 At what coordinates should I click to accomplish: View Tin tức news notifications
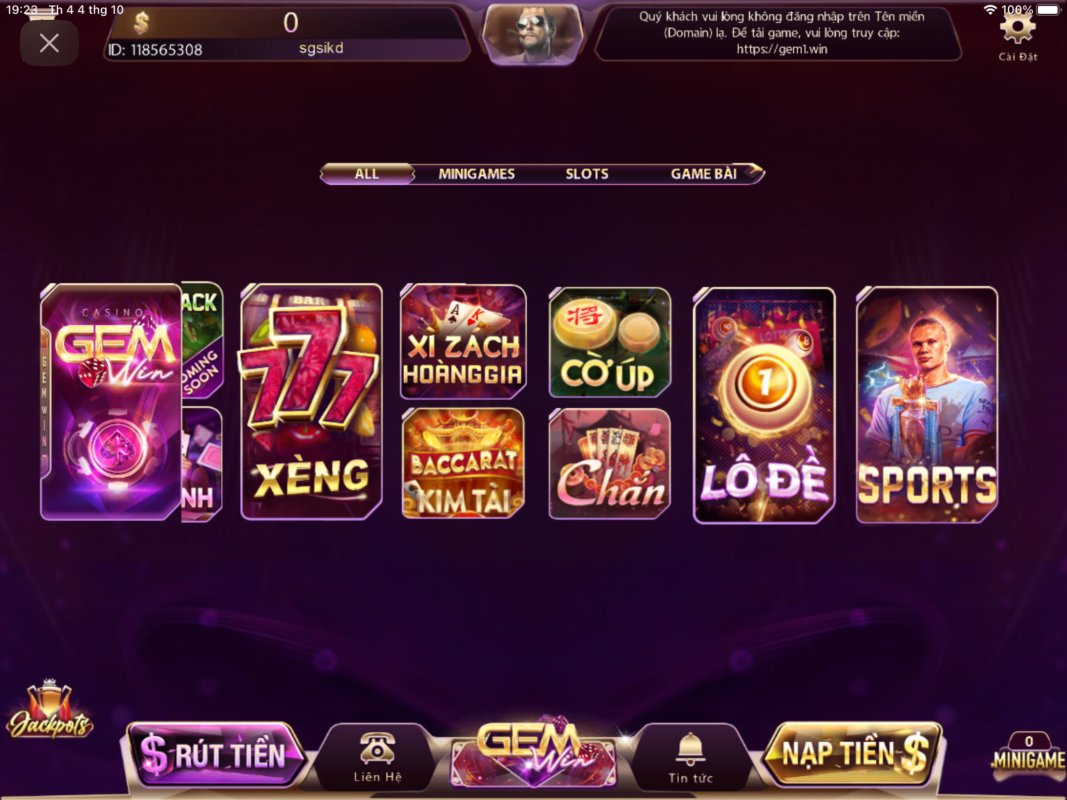pos(690,757)
